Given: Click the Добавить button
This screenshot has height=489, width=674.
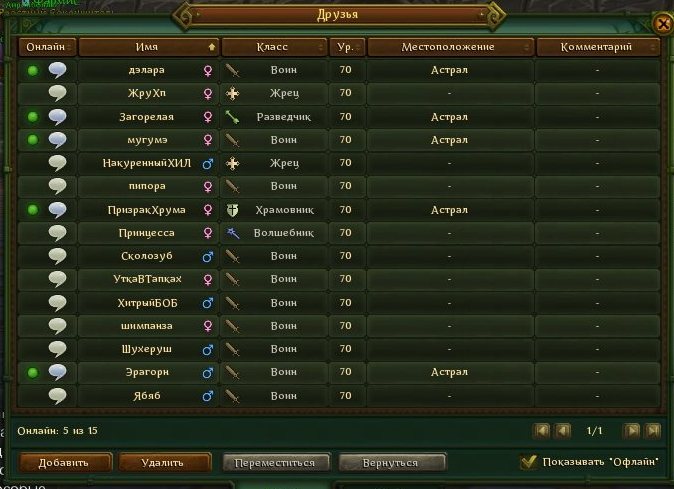Looking at the screenshot, I should click(64, 462).
